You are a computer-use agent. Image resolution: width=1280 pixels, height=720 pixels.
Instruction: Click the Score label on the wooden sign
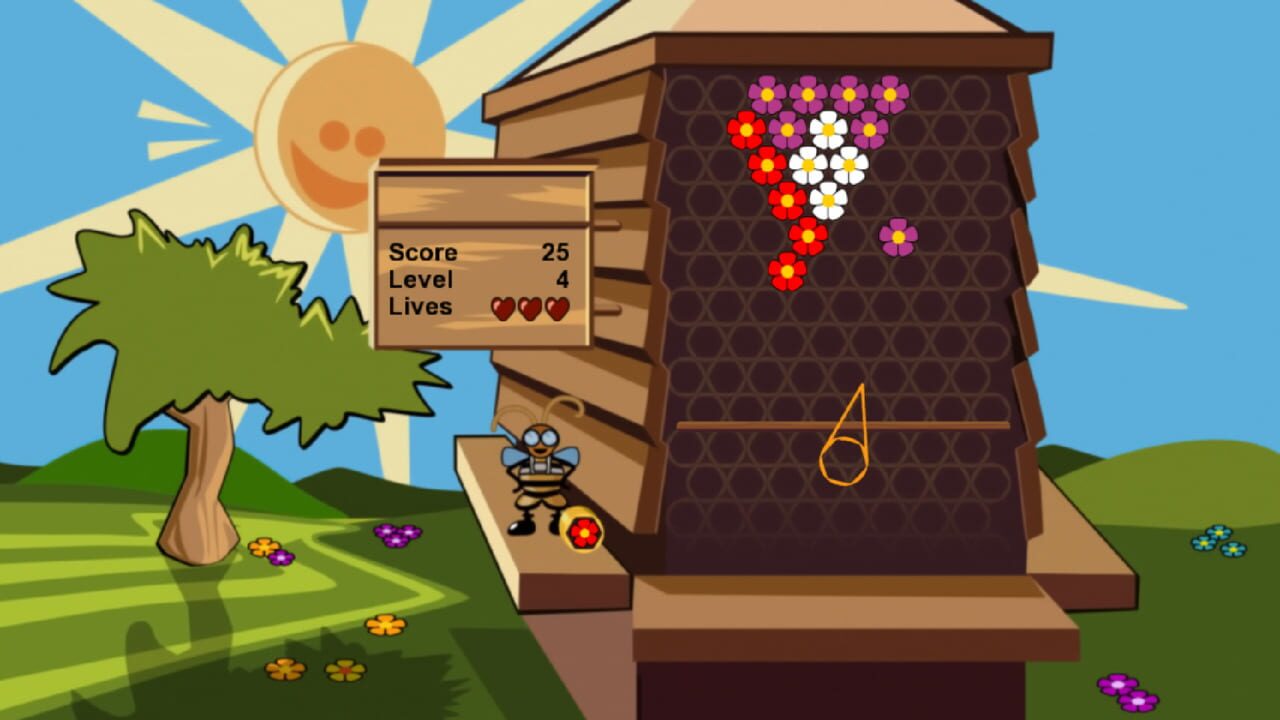tap(423, 253)
